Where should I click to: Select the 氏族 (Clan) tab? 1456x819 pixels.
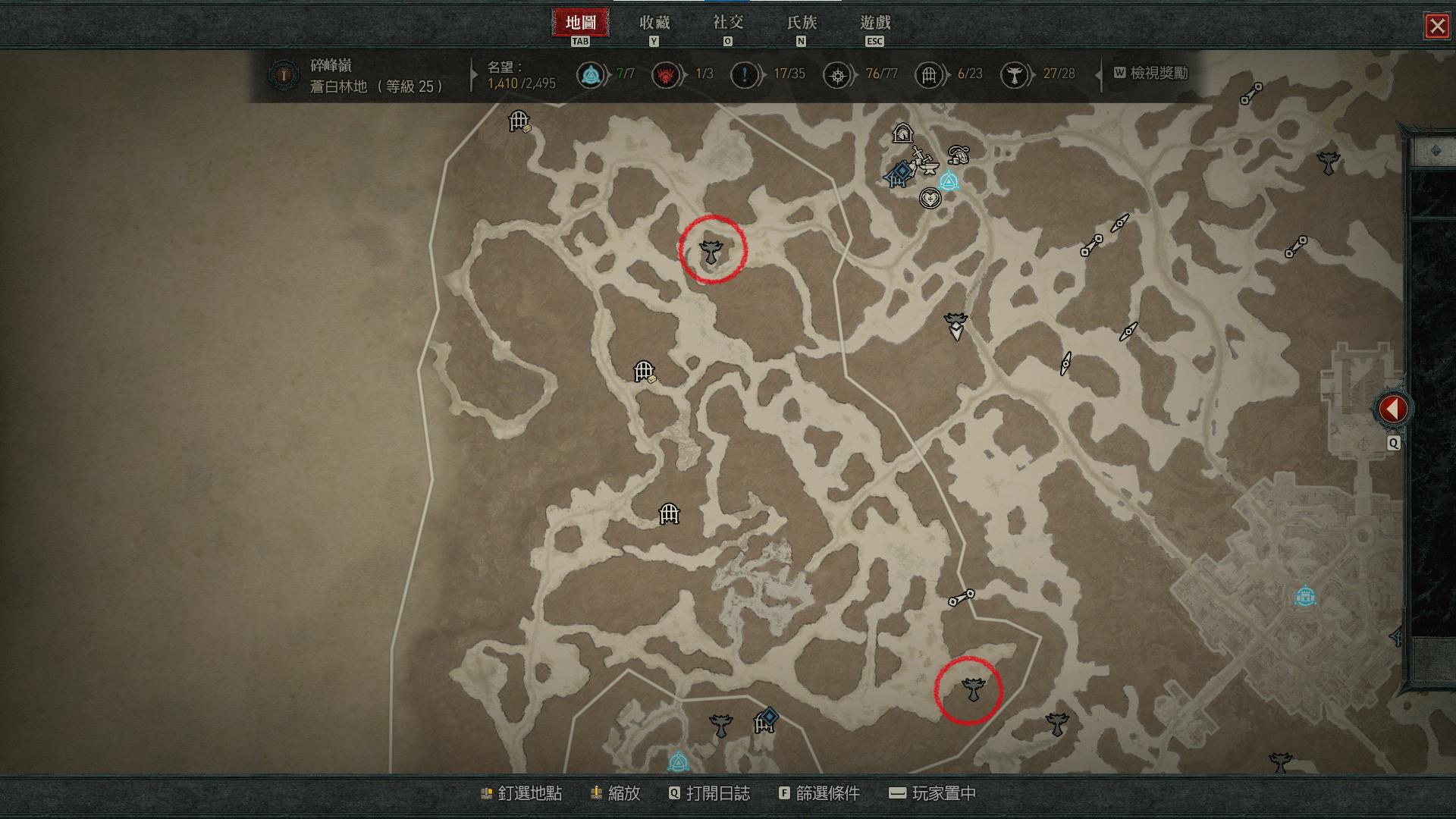pos(801,24)
